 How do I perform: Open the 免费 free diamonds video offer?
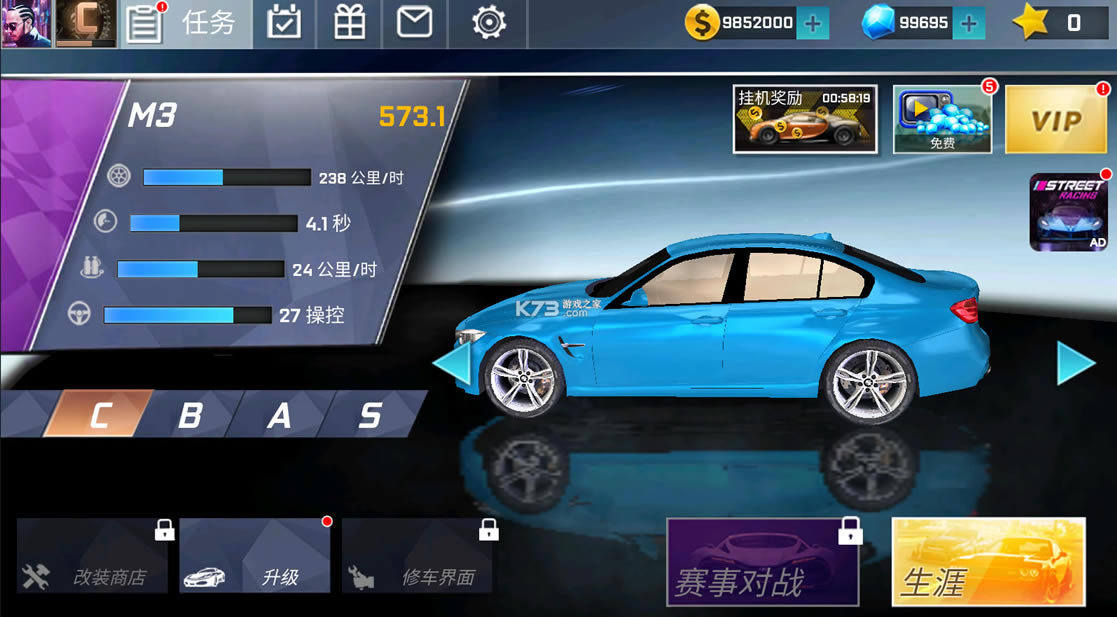click(941, 119)
